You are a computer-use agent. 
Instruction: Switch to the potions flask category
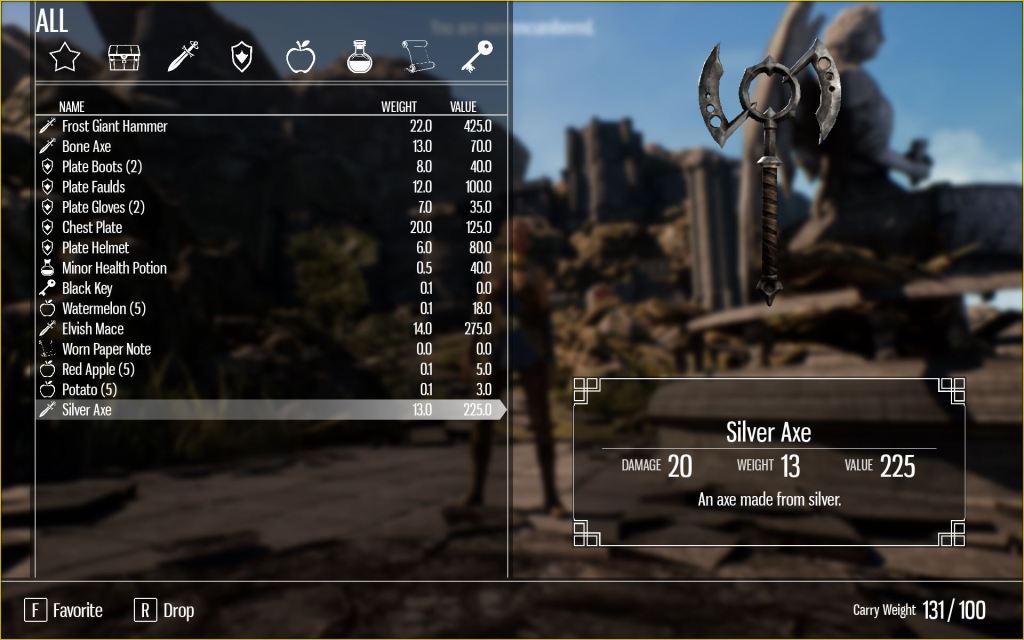pos(359,58)
